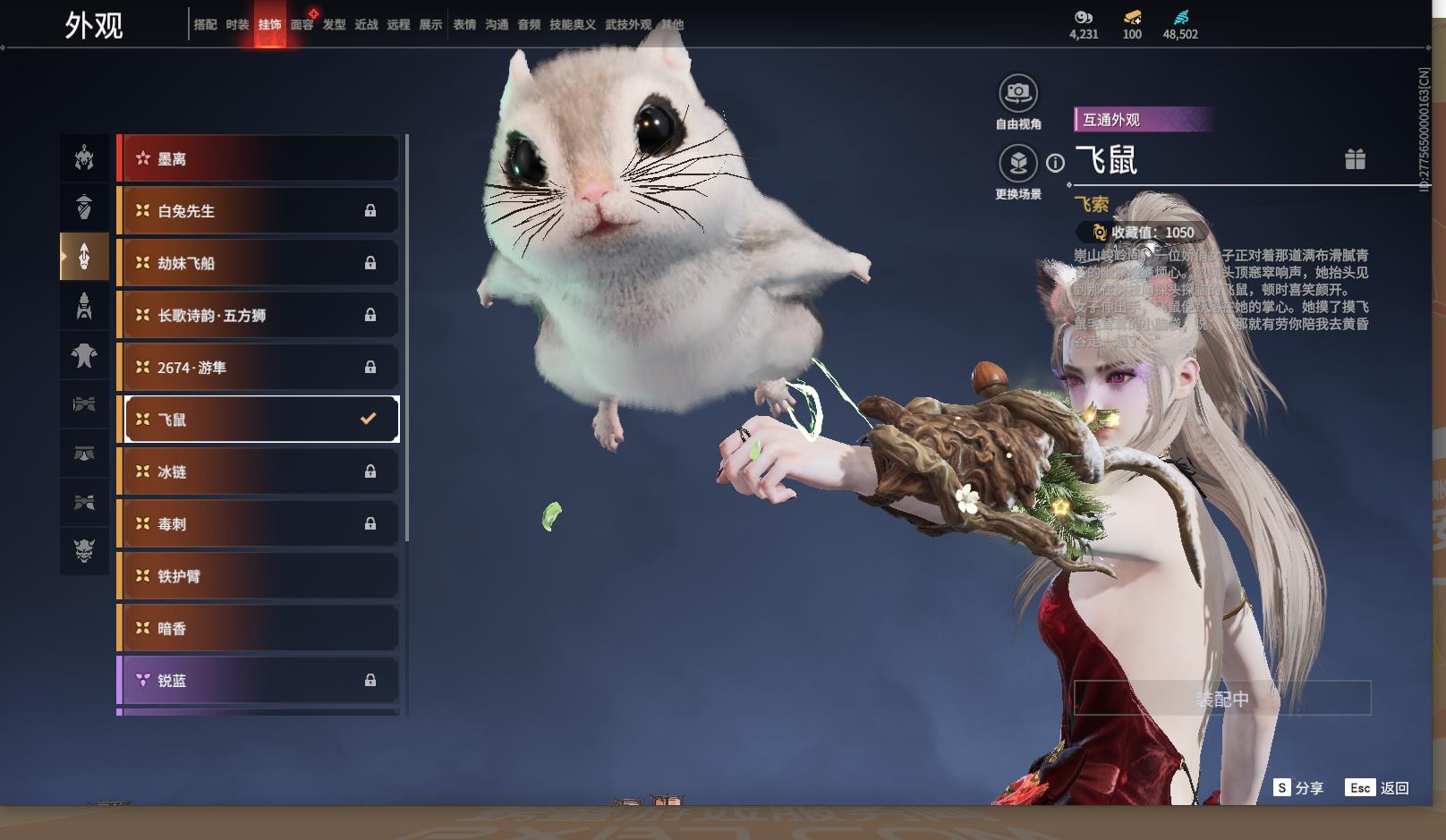Open the 技能奥义 tab
The image size is (1446, 840).
[572, 25]
